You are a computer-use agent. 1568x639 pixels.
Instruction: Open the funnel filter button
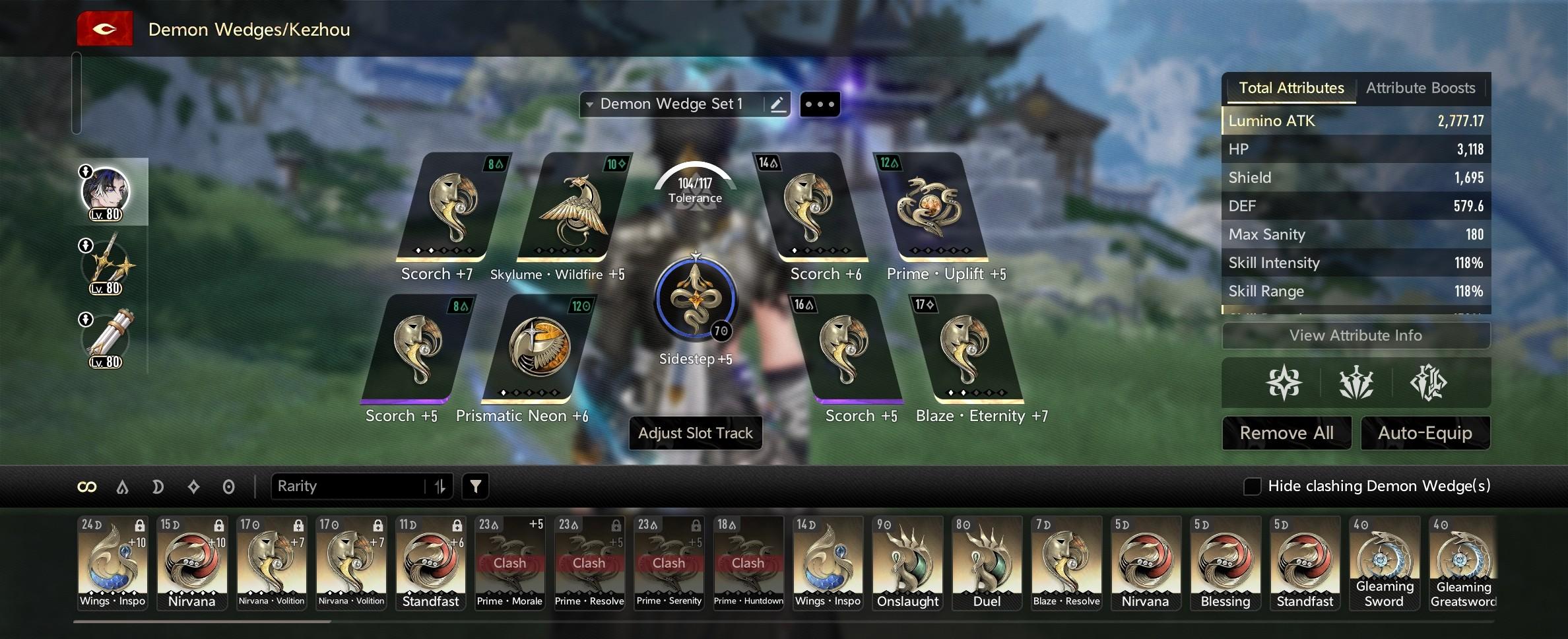coord(475,487)
